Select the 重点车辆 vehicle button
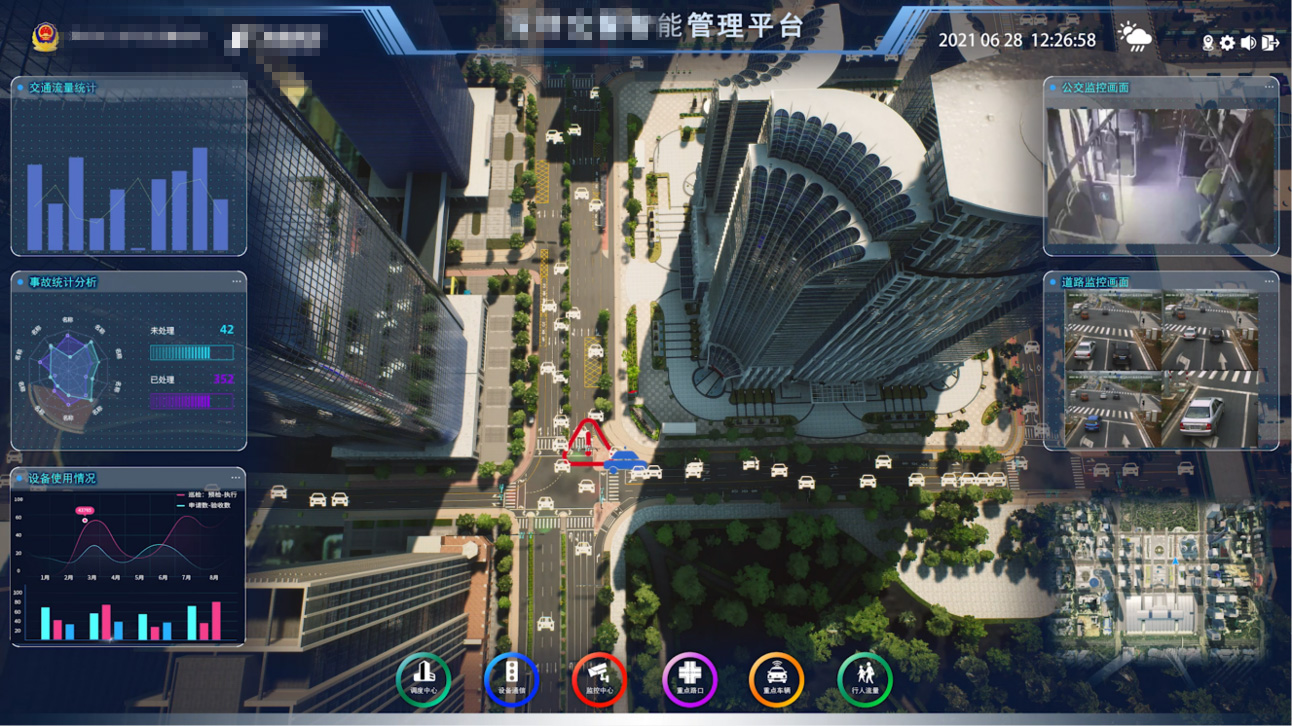This screenshot has width=1292, height=726. (x=776, y=679)
